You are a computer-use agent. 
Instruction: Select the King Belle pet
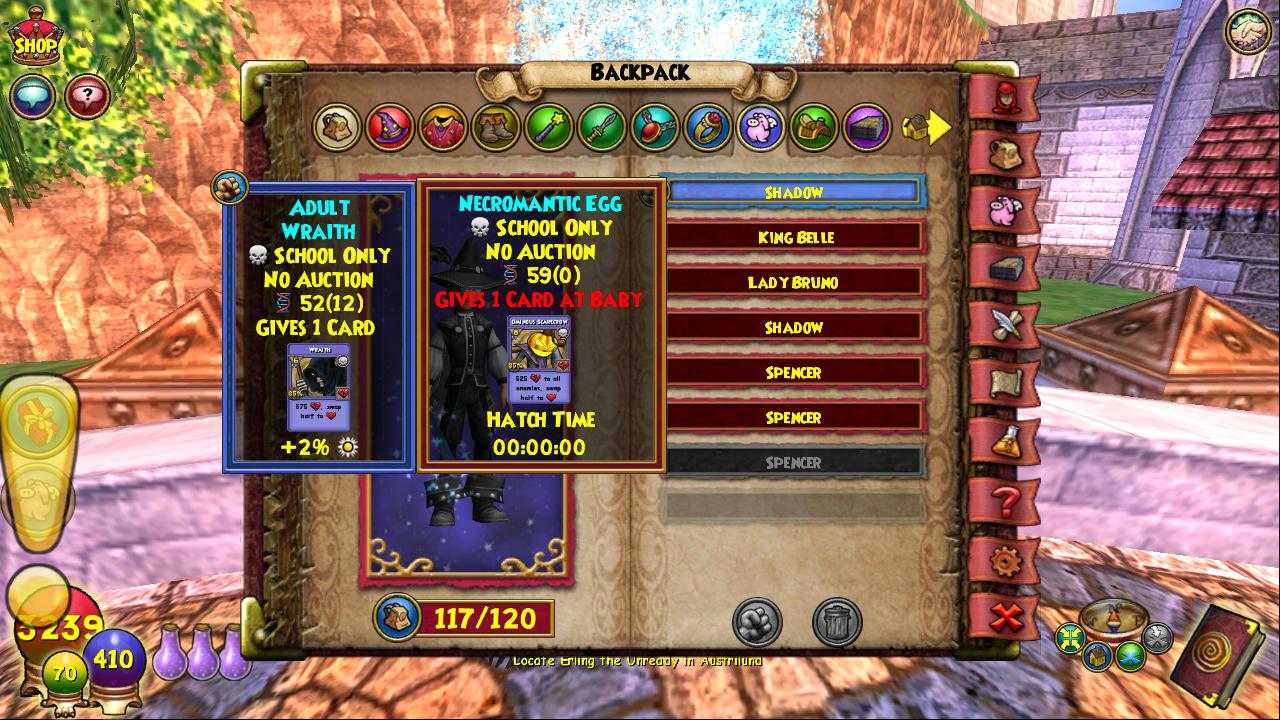coord(794,237)
